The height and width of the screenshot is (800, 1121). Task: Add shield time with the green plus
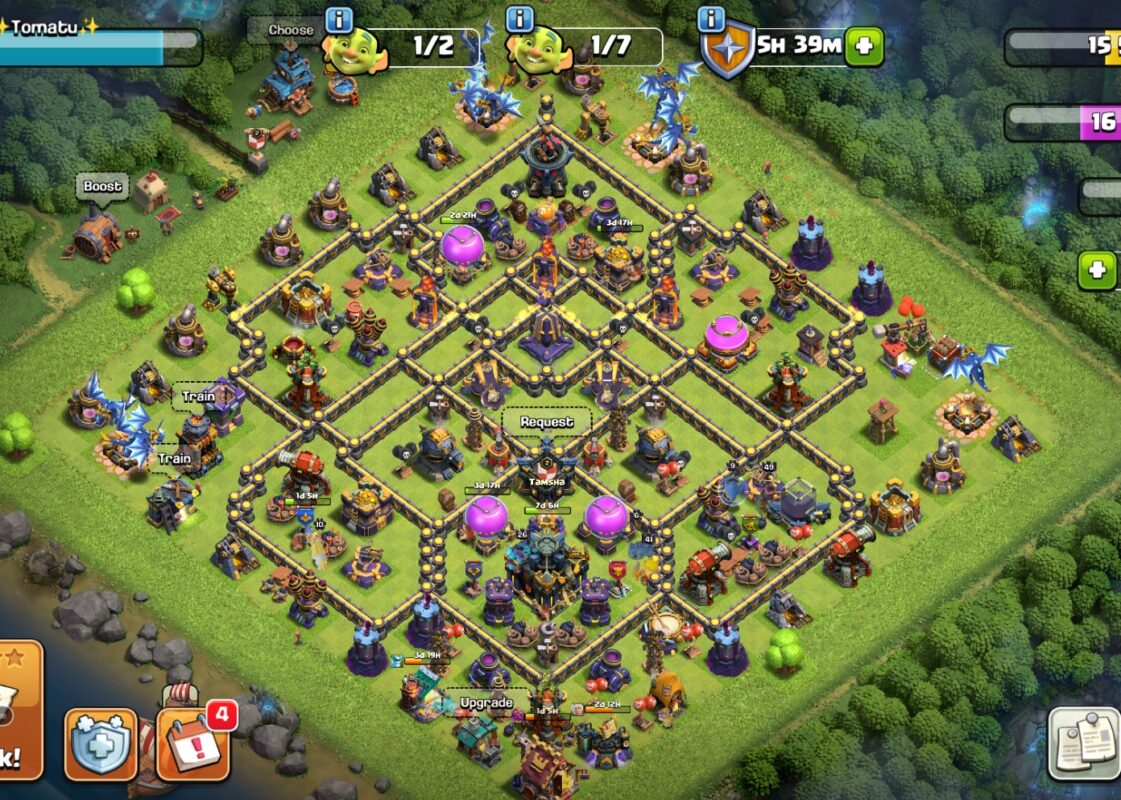(864, 46)
